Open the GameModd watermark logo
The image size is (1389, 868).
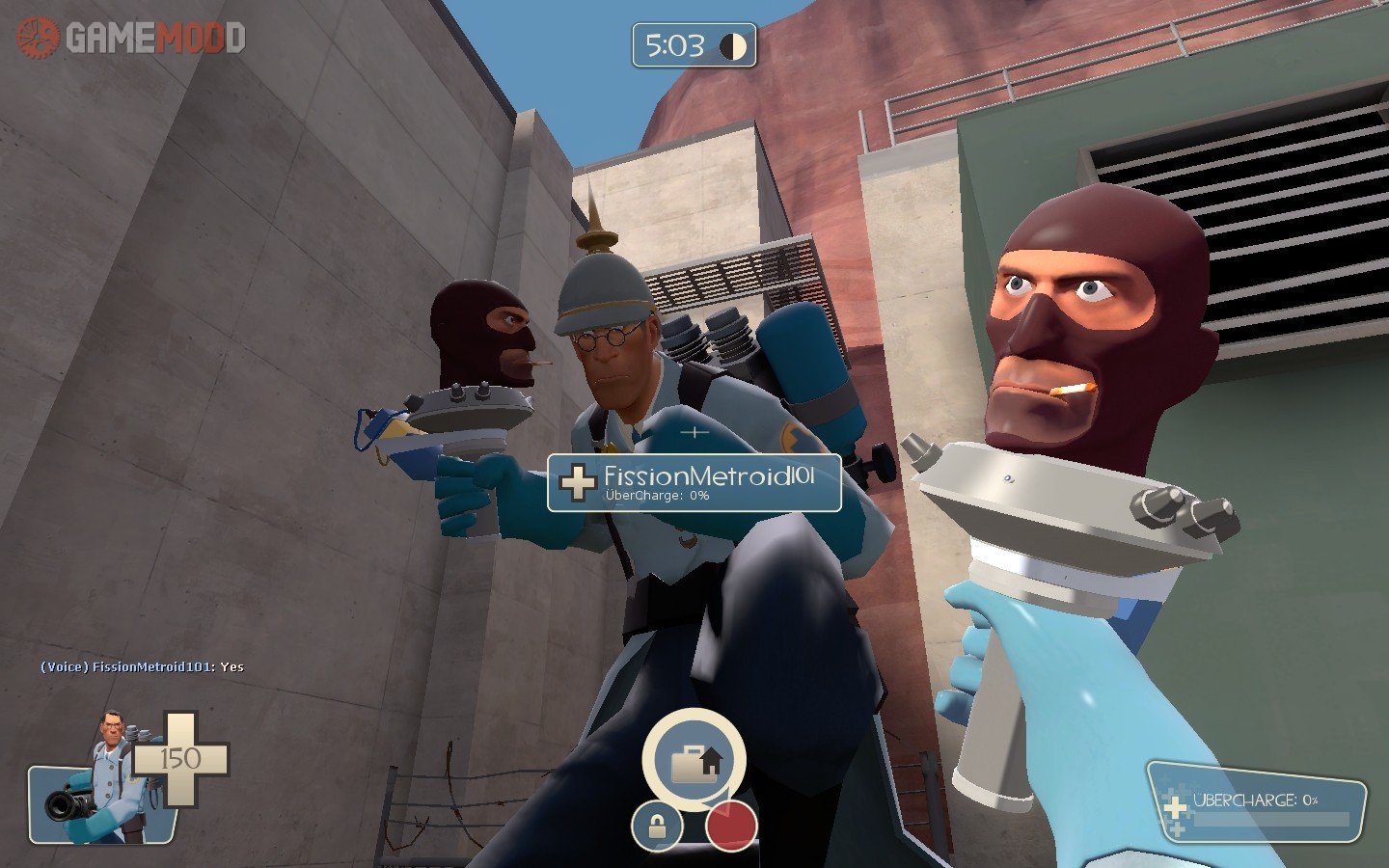click(x=132, y=38)
